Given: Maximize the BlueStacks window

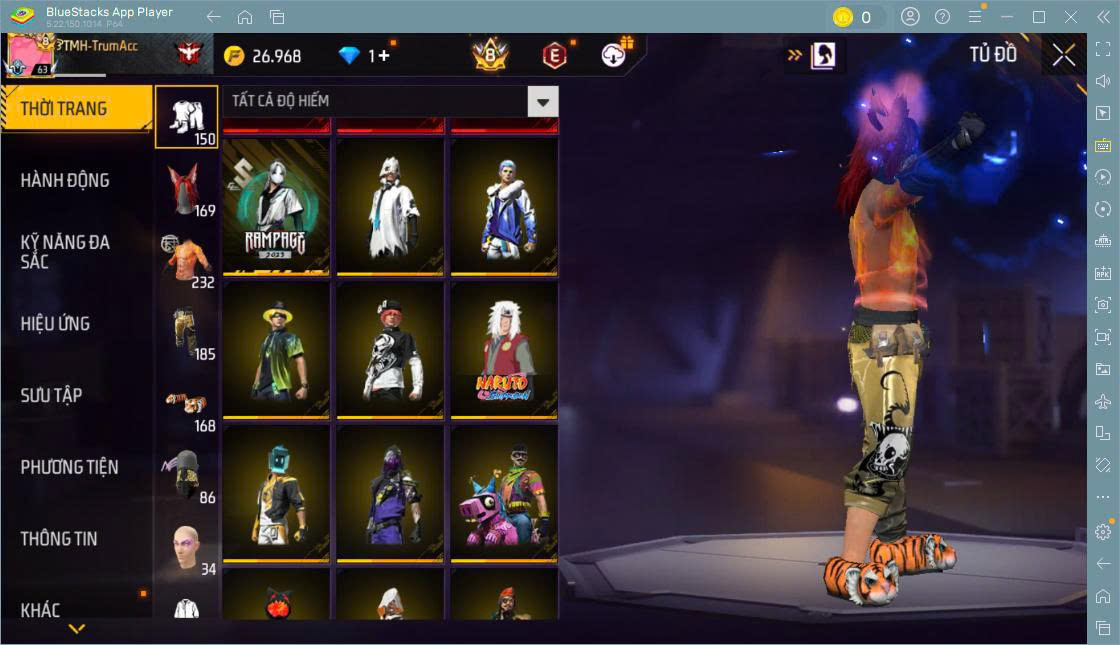Looking at the screenshot, I should [1039, 17].
